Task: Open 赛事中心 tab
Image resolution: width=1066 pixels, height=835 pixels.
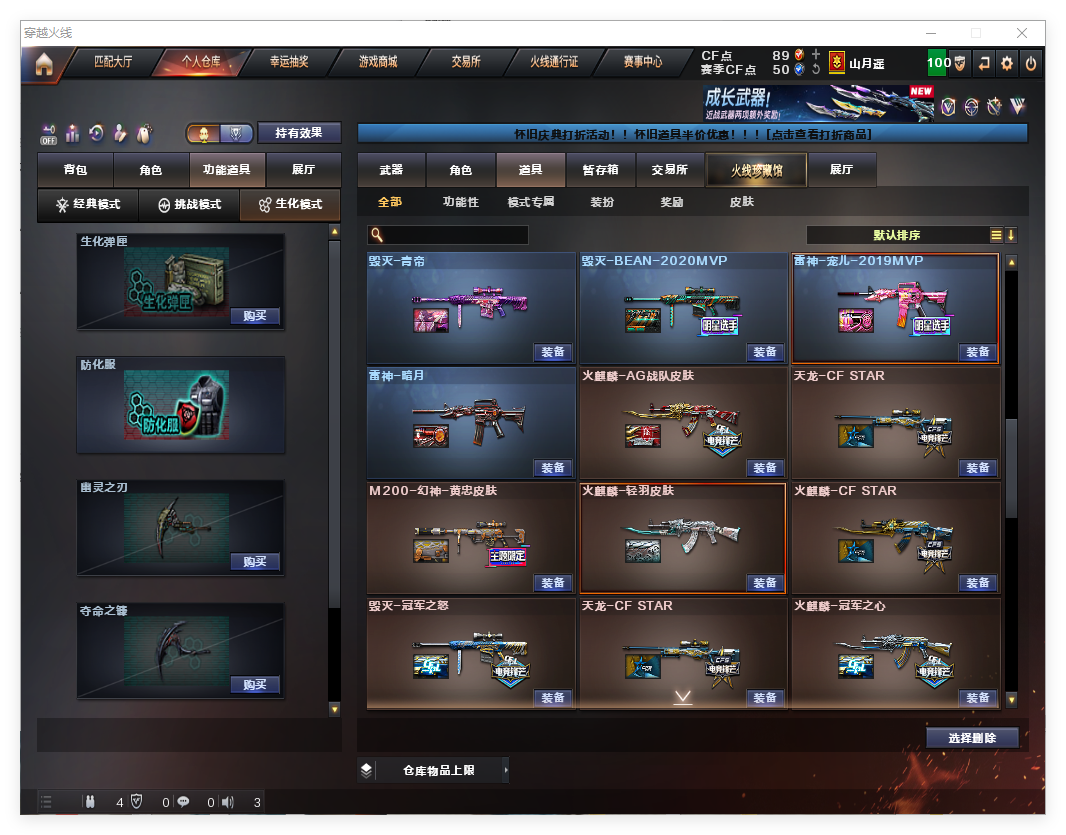Action: click(x=643, y=62)
